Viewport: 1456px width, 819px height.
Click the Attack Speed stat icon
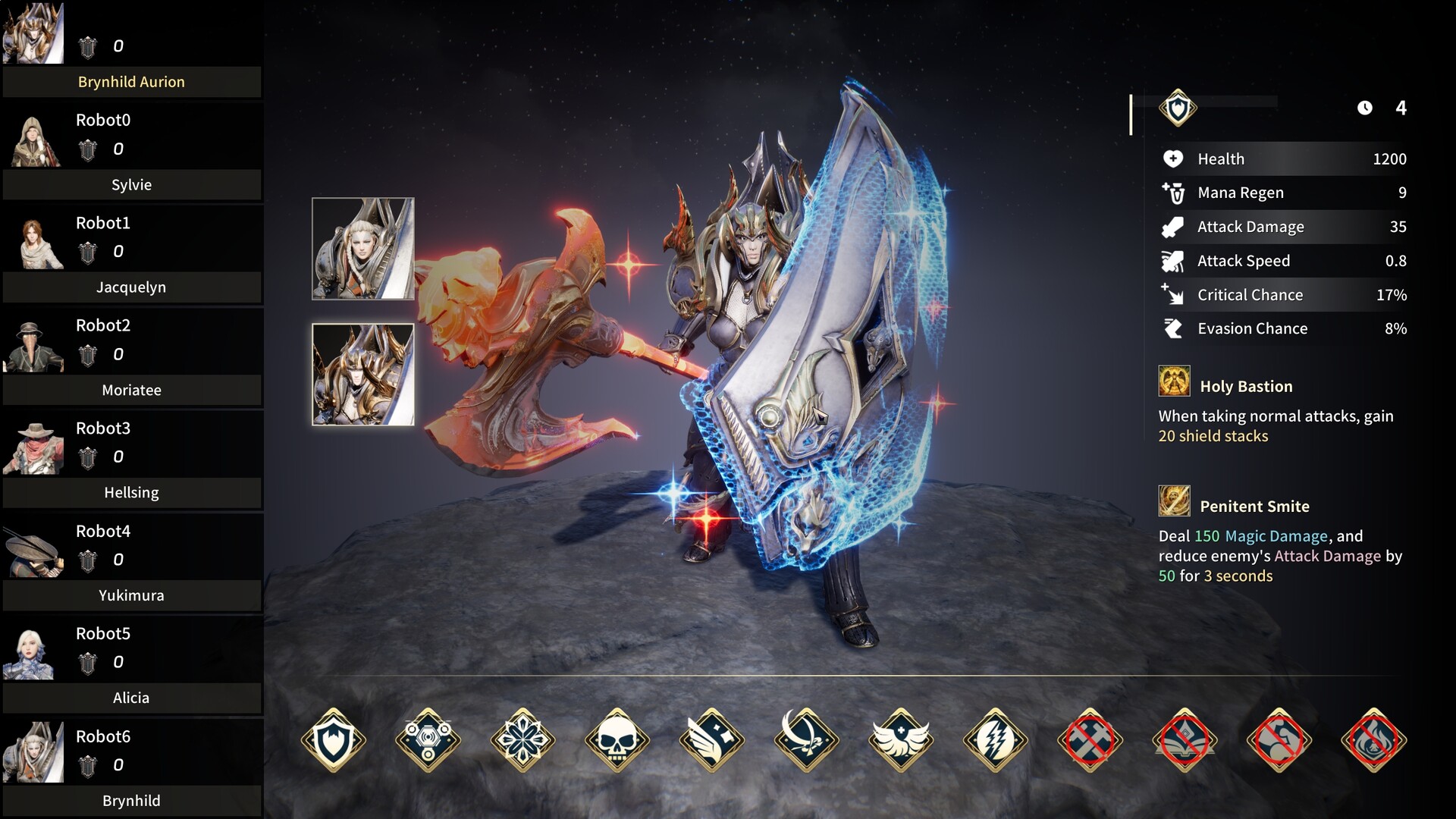click(1172, 260)
